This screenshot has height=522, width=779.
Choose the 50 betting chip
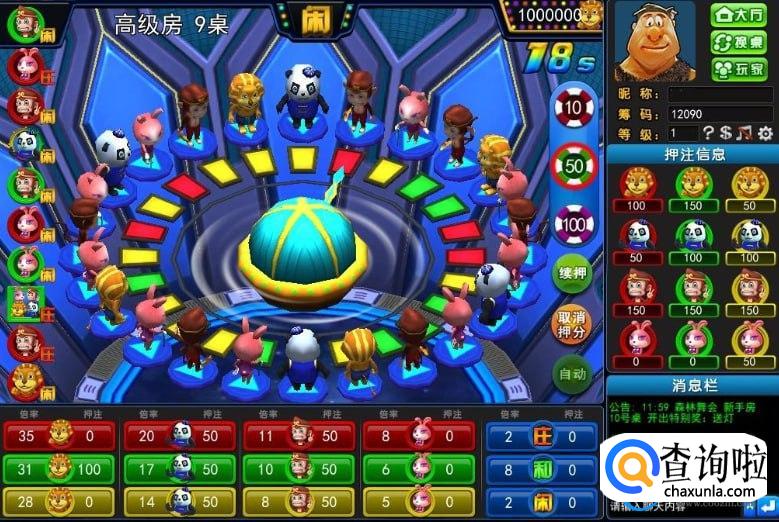coord(574,165)
